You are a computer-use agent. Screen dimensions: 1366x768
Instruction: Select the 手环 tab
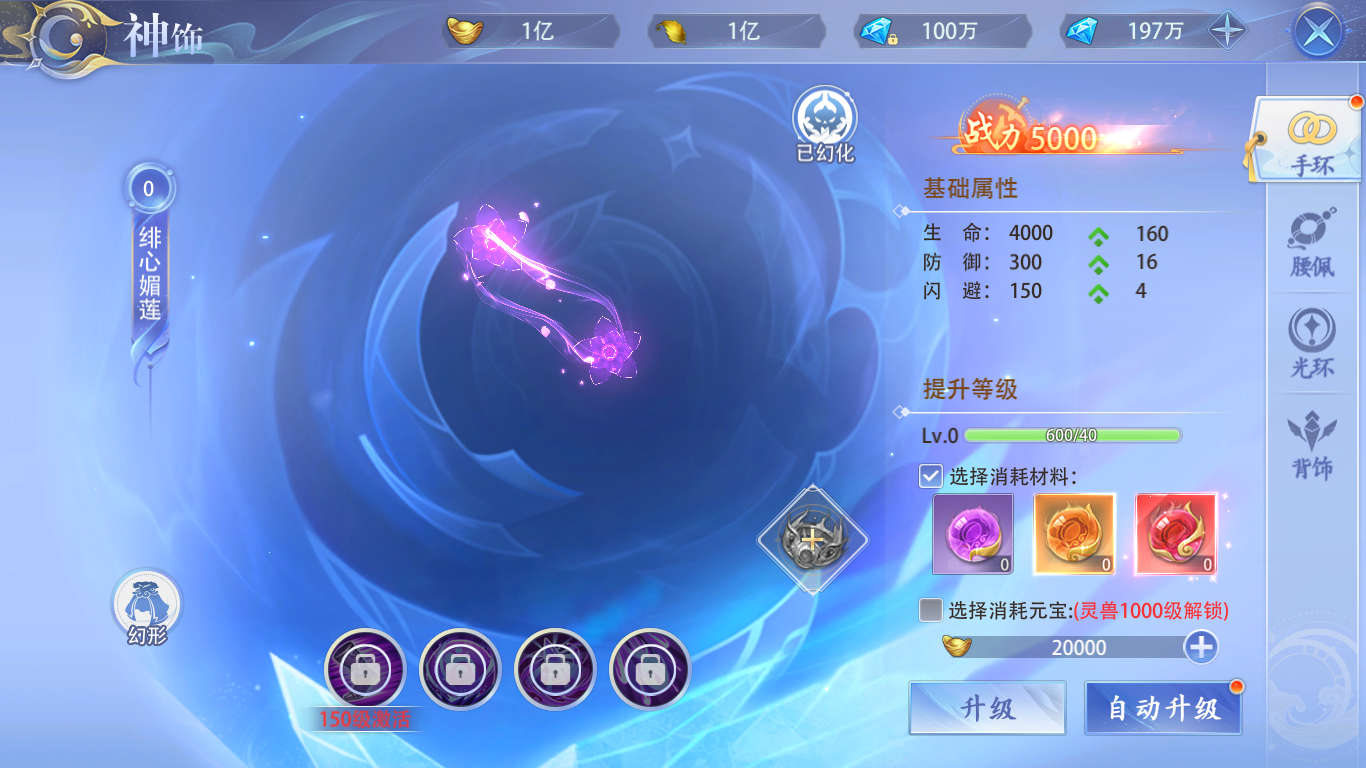(x=1313, y=140)
